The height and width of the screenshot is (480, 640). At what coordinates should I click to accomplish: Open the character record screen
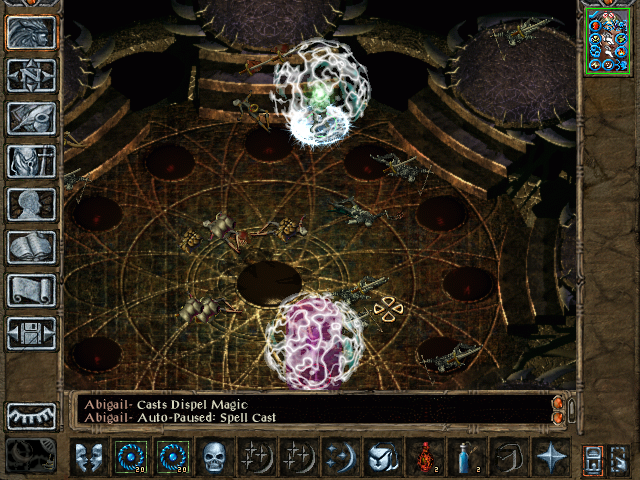(x=31, y=204)
